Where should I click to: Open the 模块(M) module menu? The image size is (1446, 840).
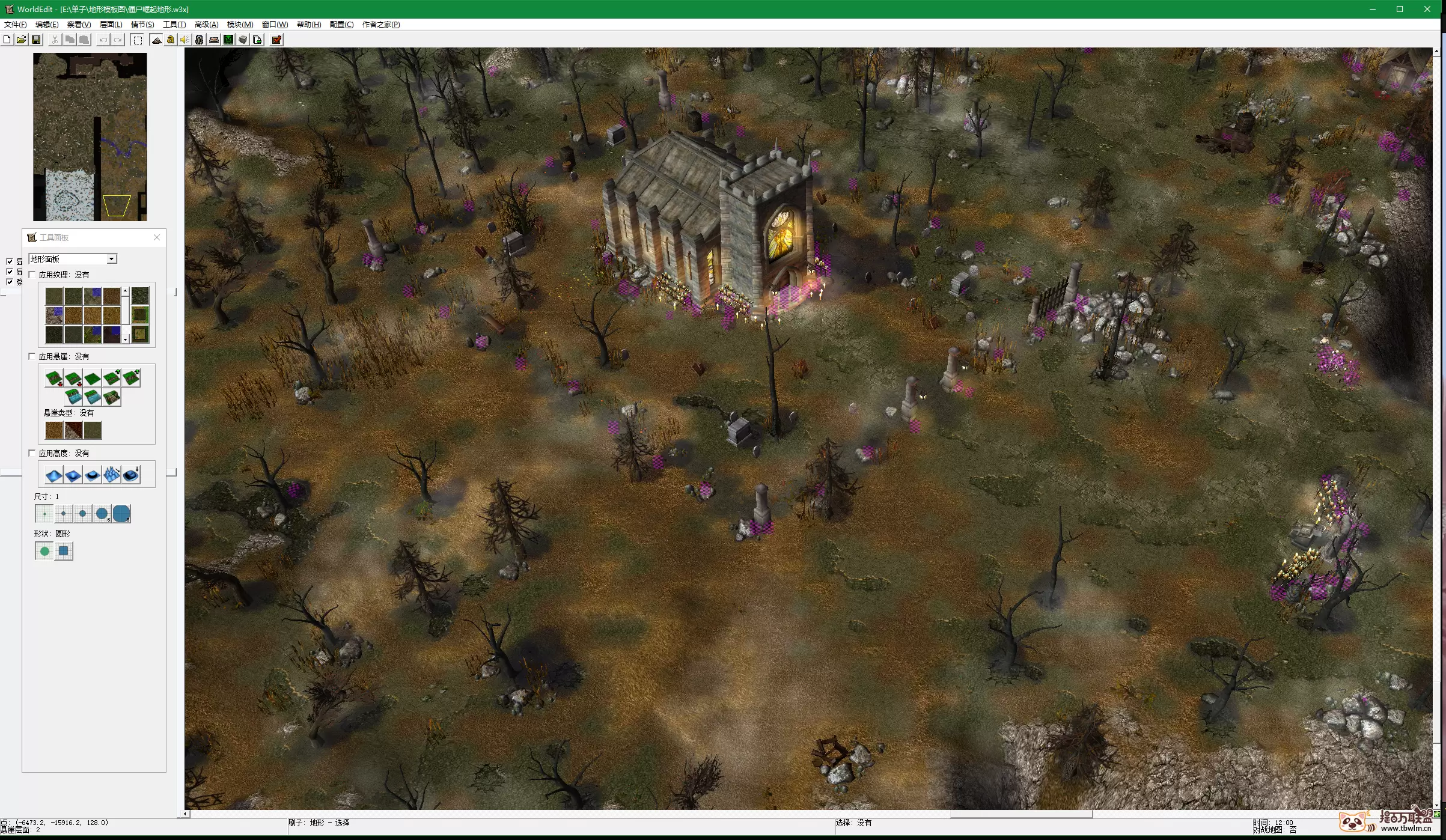coord(240,25)
